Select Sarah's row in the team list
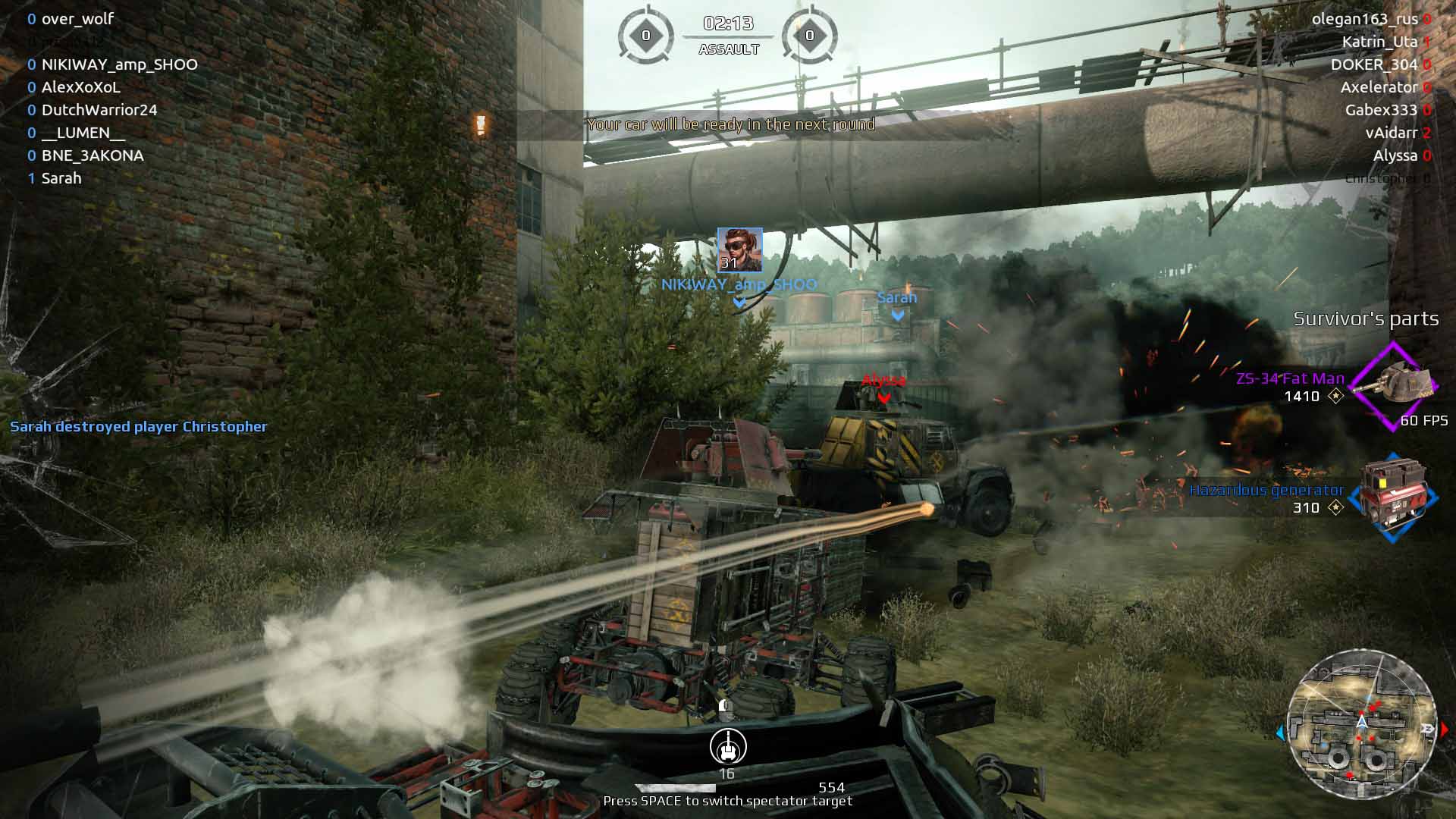This screenshot has height=819, width=1456. click(61, 178)
